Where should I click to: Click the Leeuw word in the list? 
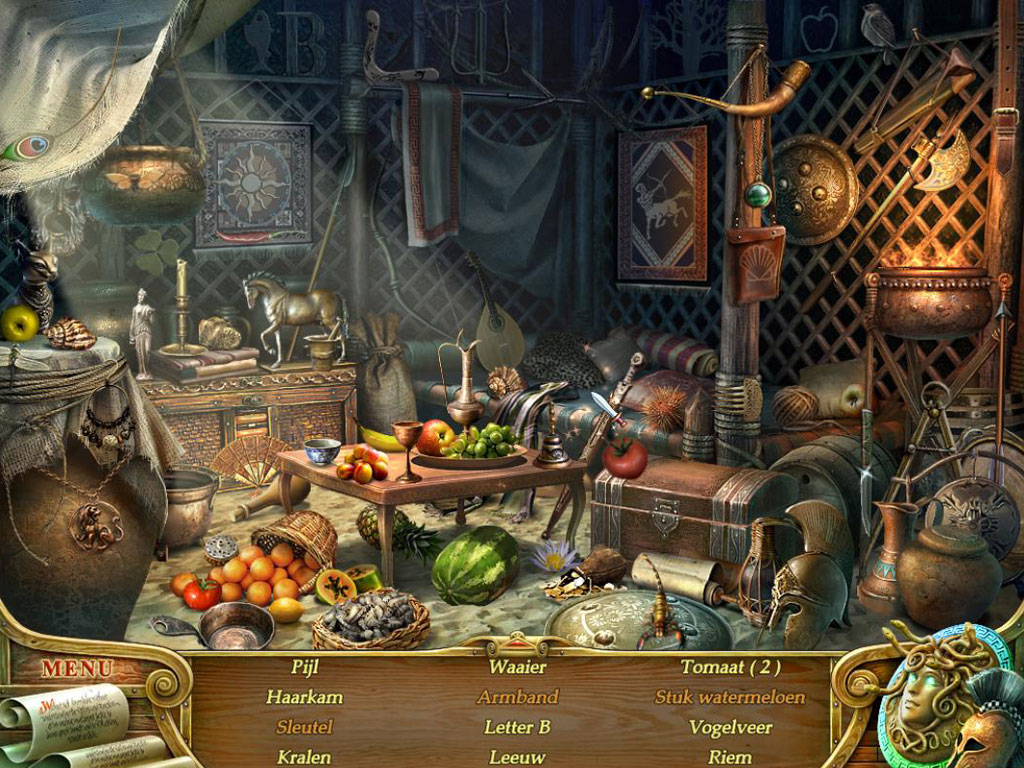tap(517, 757)
